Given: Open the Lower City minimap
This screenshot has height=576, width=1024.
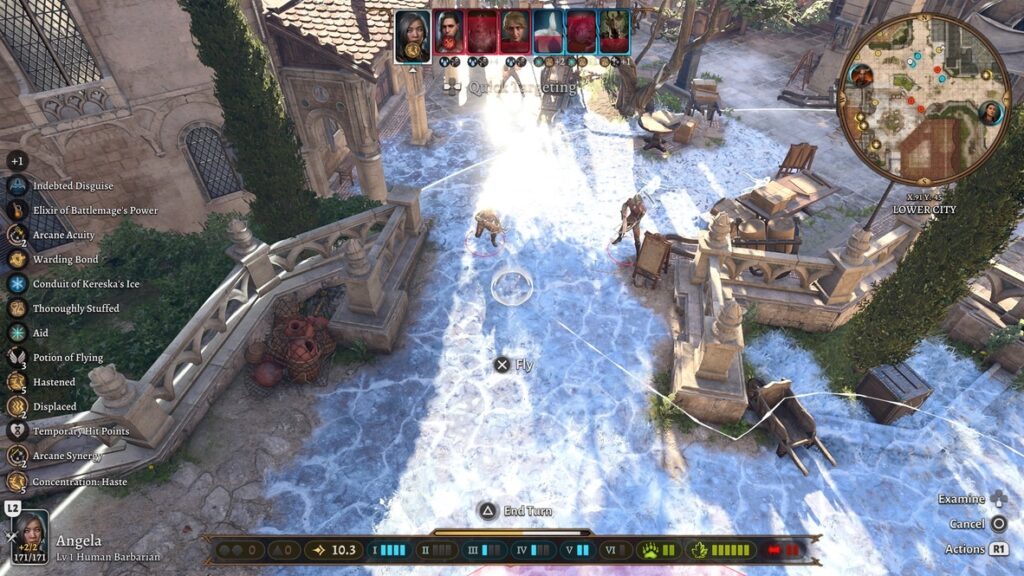Looking at the screenshot, I should [x=923, y=98].
